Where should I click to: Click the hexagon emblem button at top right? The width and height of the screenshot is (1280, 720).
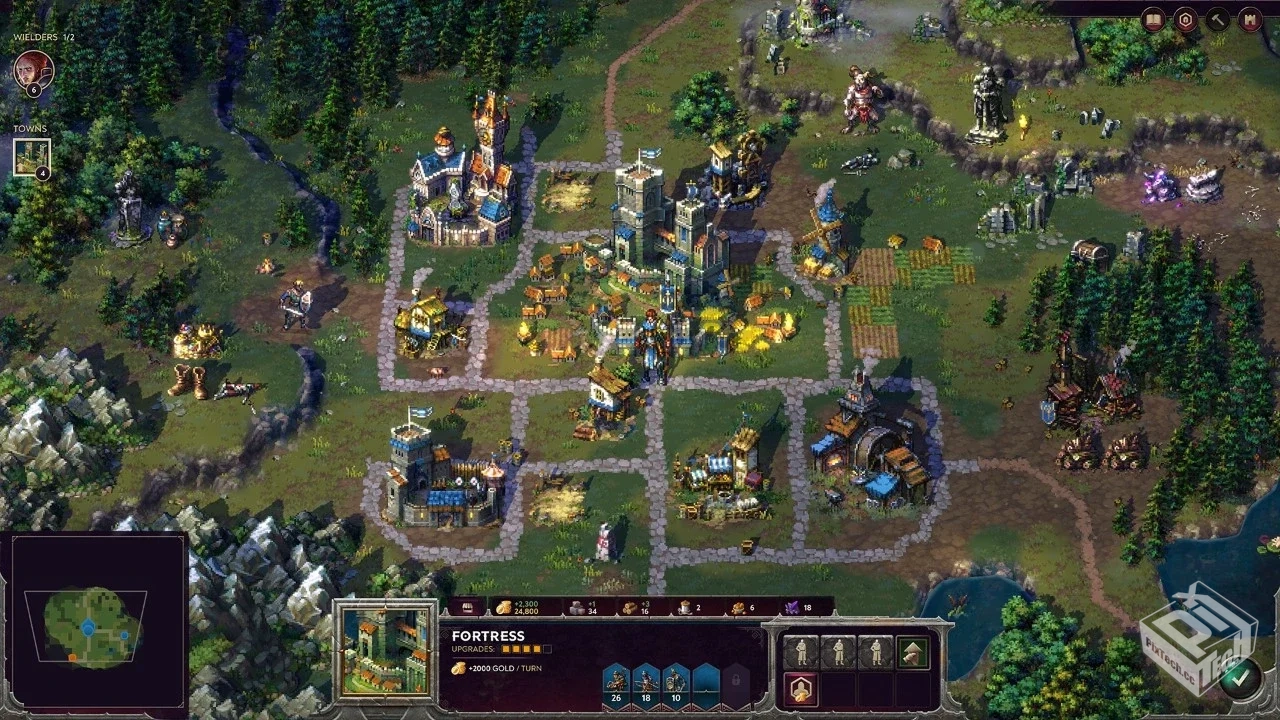tap(1185, 19)
